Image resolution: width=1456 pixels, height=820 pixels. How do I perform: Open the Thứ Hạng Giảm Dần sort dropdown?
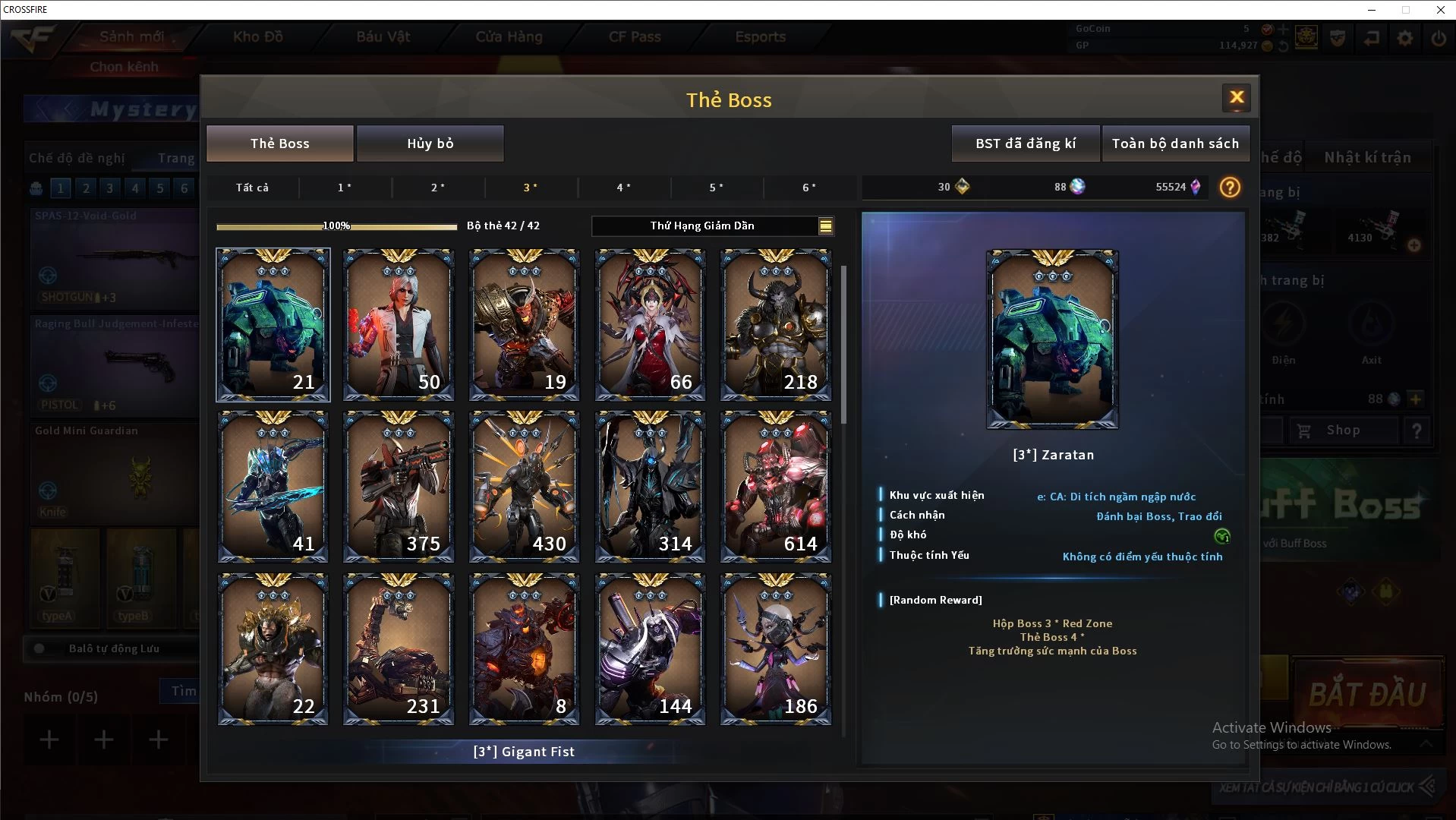712,225
